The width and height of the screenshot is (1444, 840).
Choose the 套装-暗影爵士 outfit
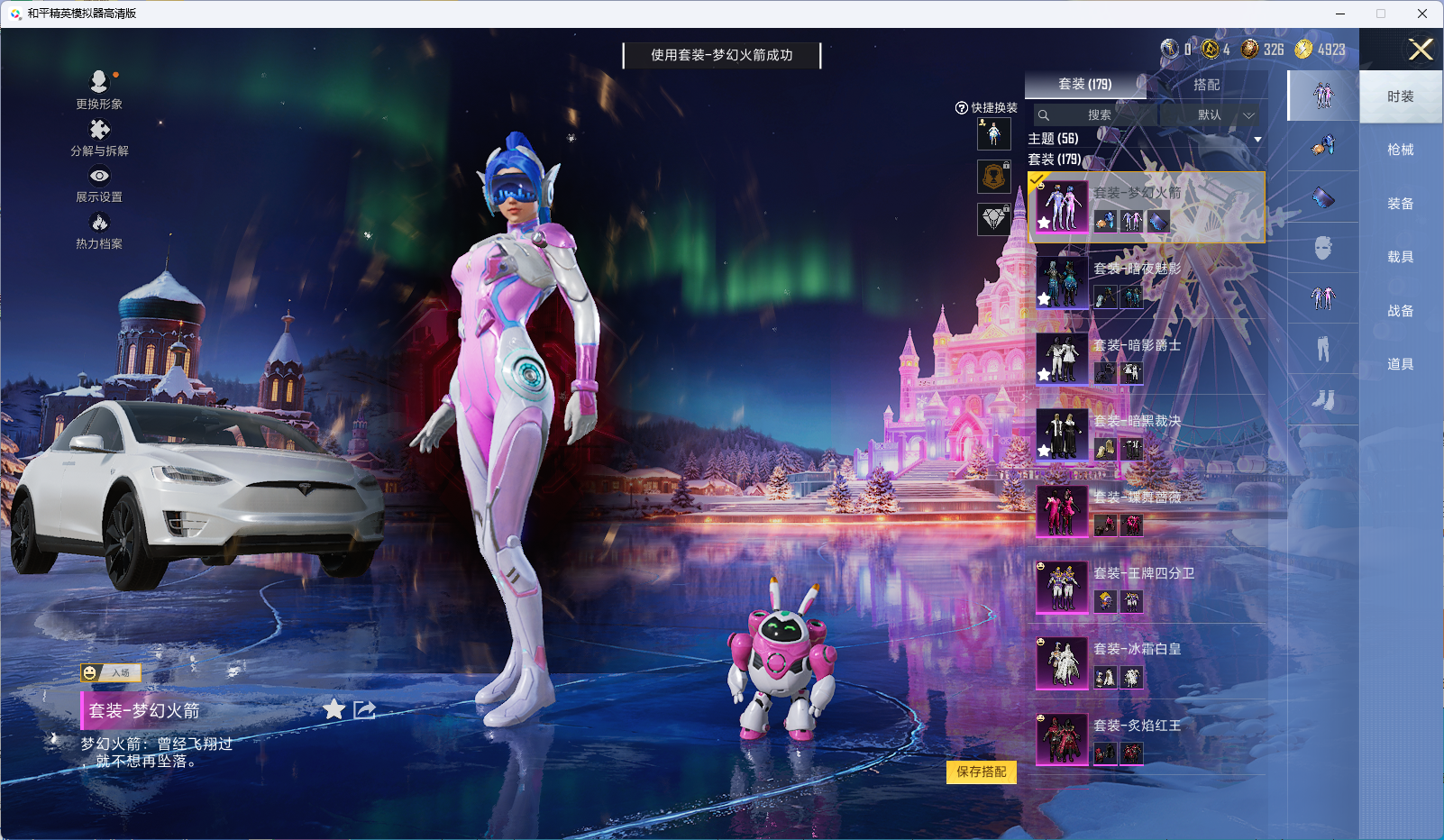tap(1147, 358)
